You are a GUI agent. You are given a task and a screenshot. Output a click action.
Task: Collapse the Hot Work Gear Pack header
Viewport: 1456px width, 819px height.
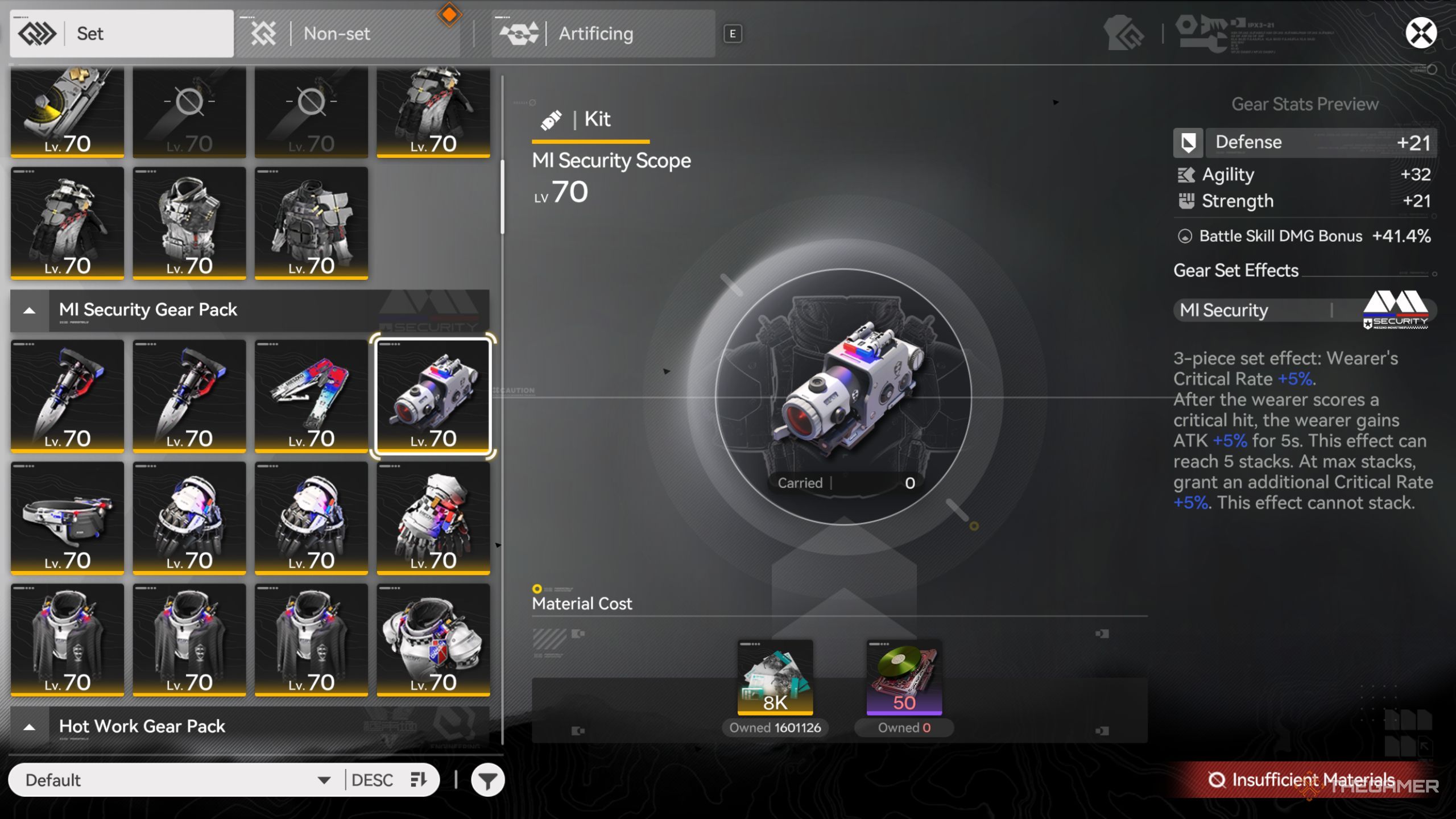pos(30,727)
